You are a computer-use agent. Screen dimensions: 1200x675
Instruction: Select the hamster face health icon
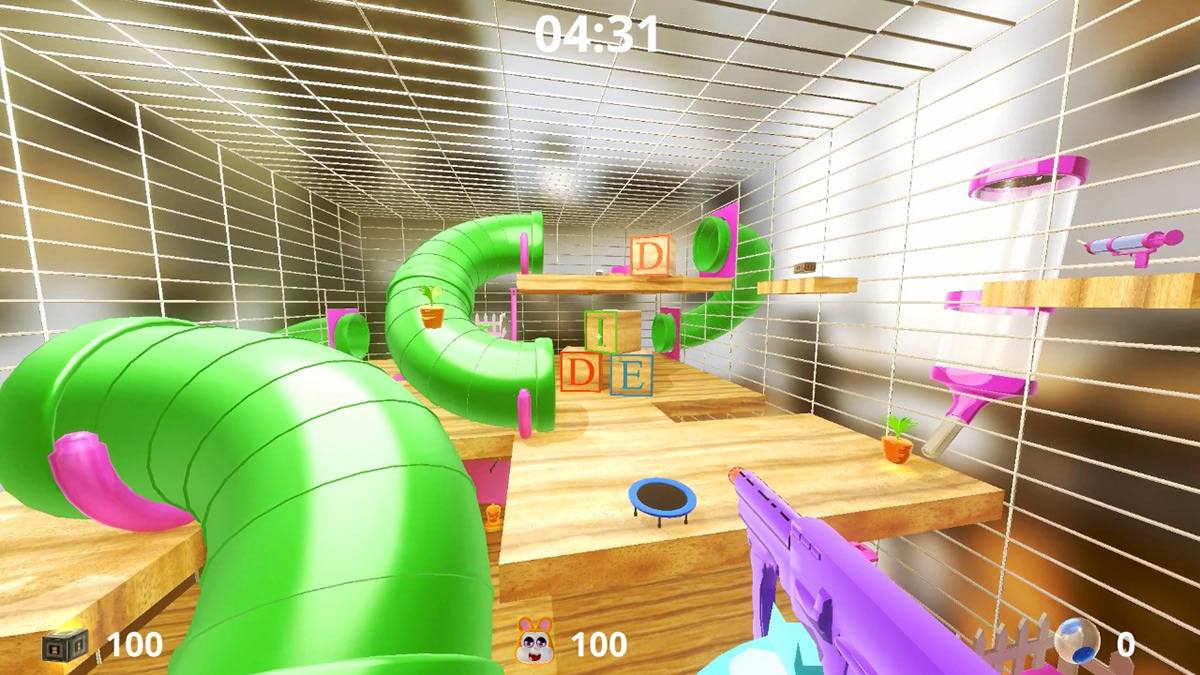point(535,641)
